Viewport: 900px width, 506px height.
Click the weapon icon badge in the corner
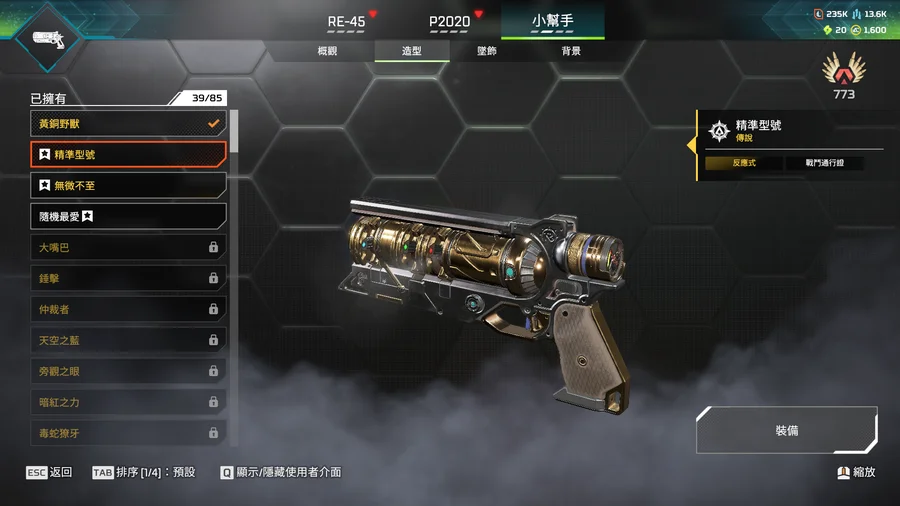click(47, 38)
